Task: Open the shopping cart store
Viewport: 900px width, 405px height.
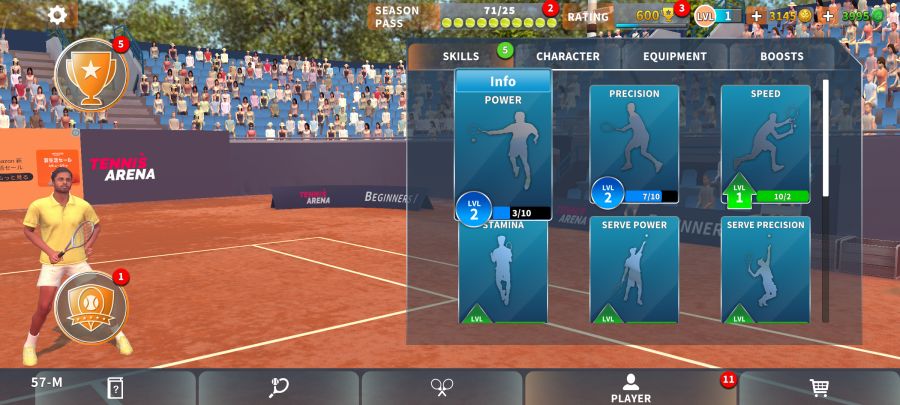Action: pyautogui.click(x=819, y=387)
